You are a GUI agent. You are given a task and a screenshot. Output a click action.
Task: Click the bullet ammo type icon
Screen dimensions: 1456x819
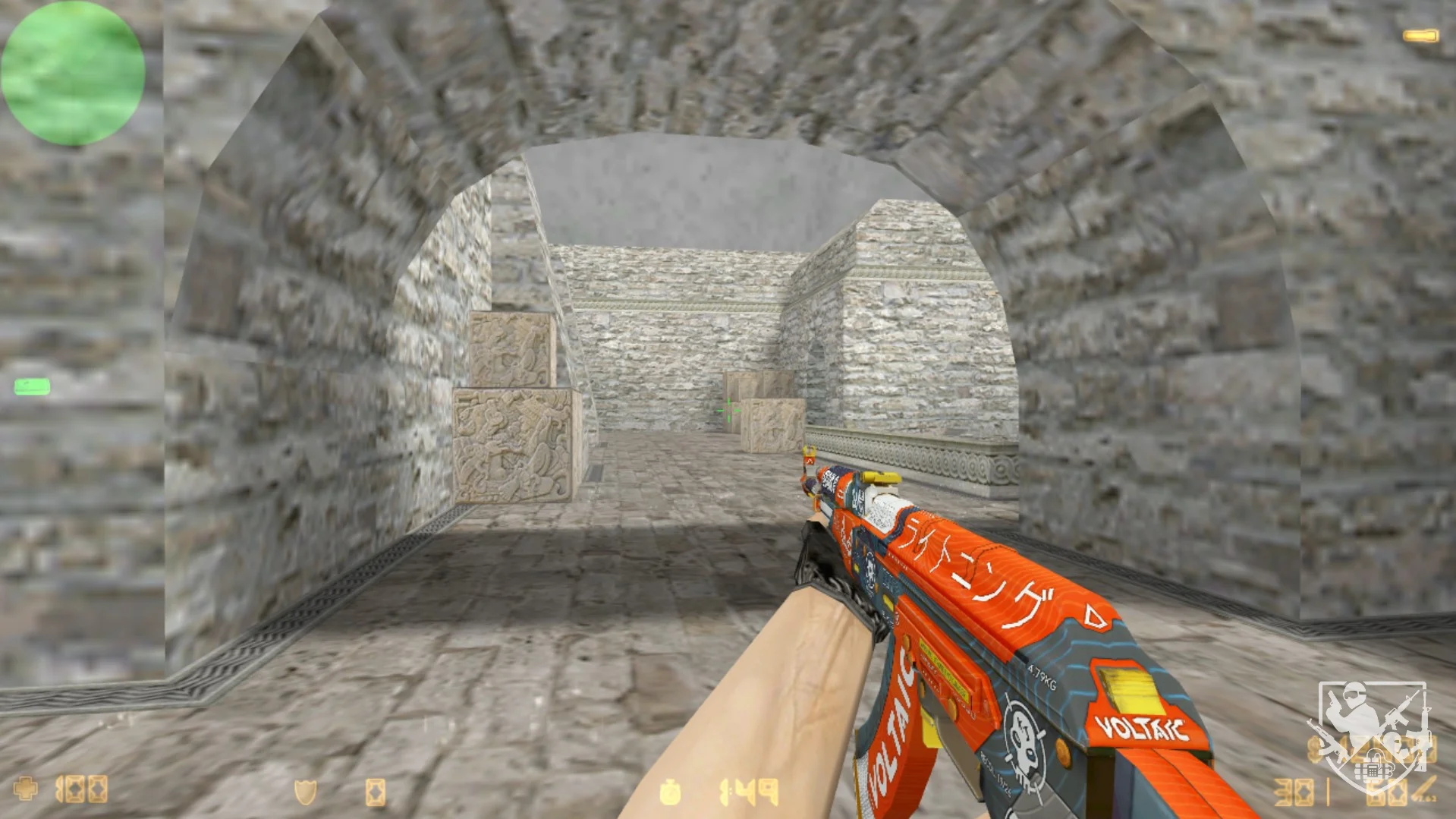[x=1423, y=789]
